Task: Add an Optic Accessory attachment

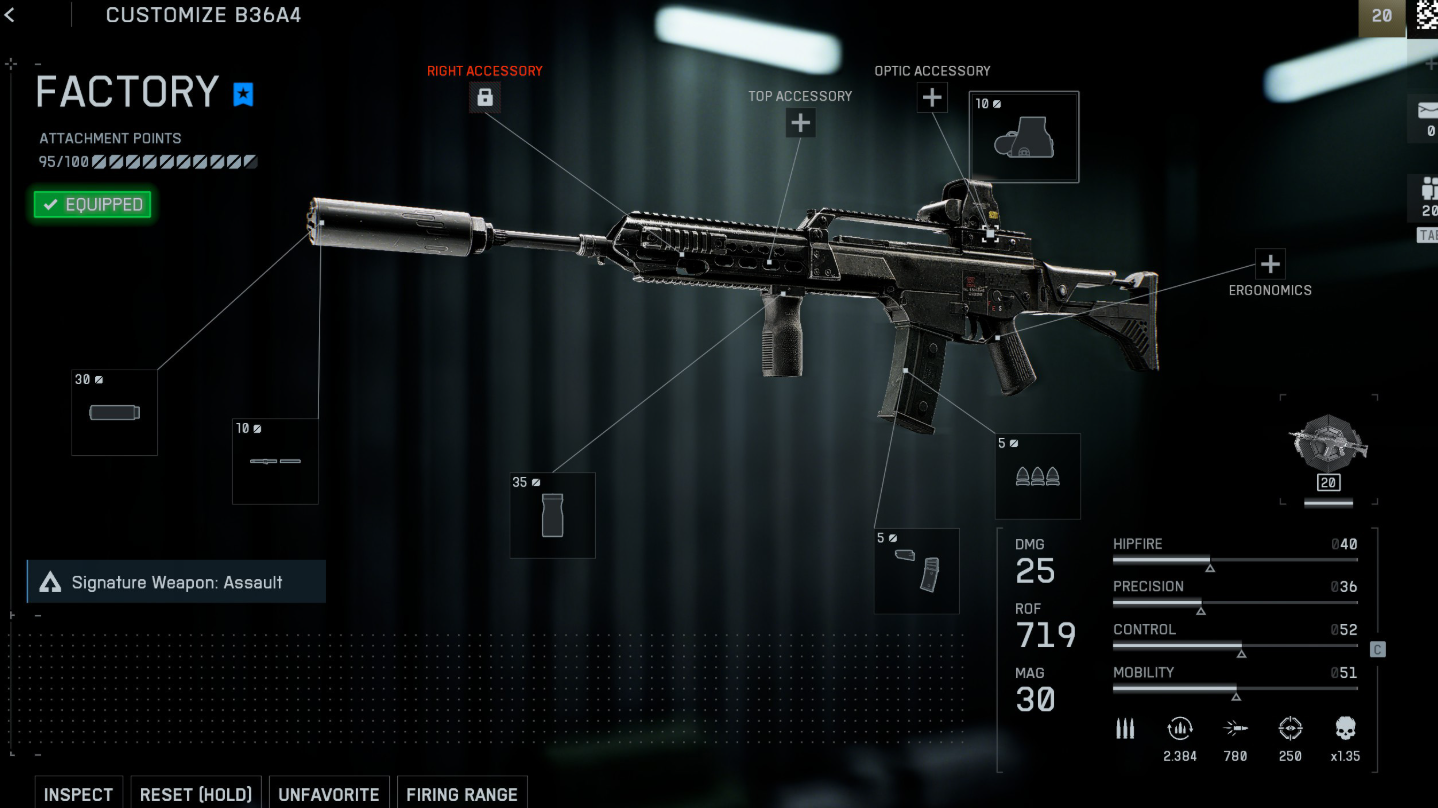Action: pos(932,97)
